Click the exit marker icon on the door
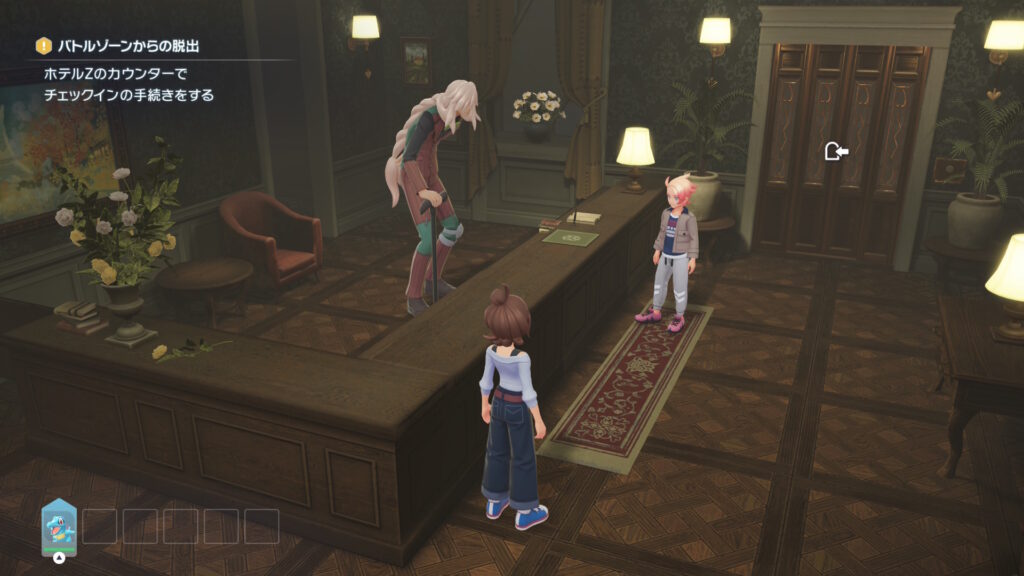Viewport: 1024px width, 576px height. click(836, 151)
